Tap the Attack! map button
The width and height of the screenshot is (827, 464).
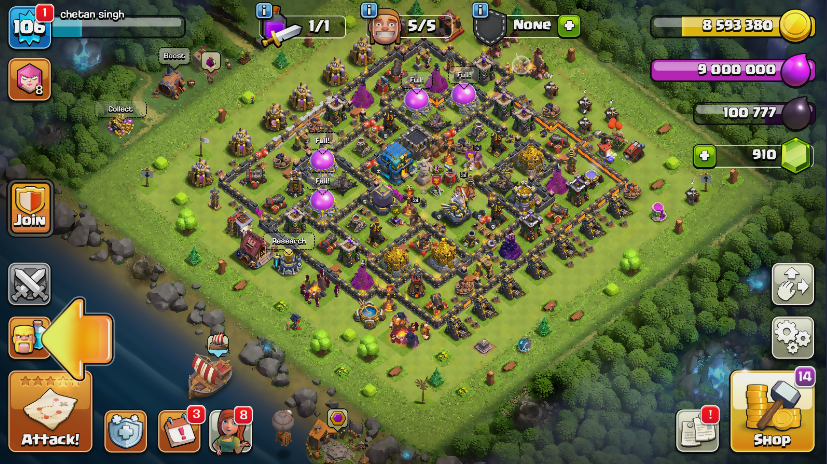(x=49, y=412)
